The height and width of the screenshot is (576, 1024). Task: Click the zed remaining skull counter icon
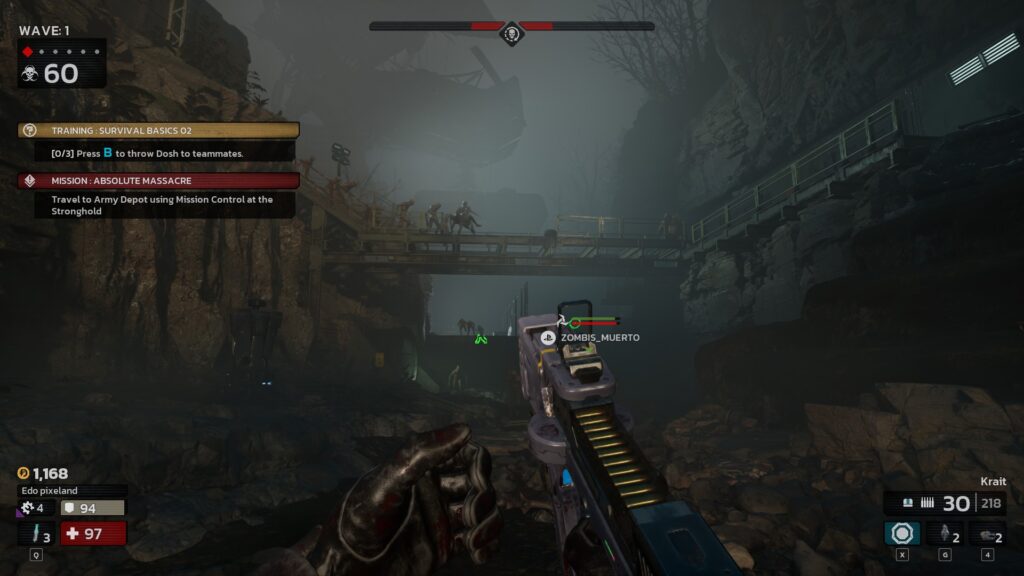(30, 73)
